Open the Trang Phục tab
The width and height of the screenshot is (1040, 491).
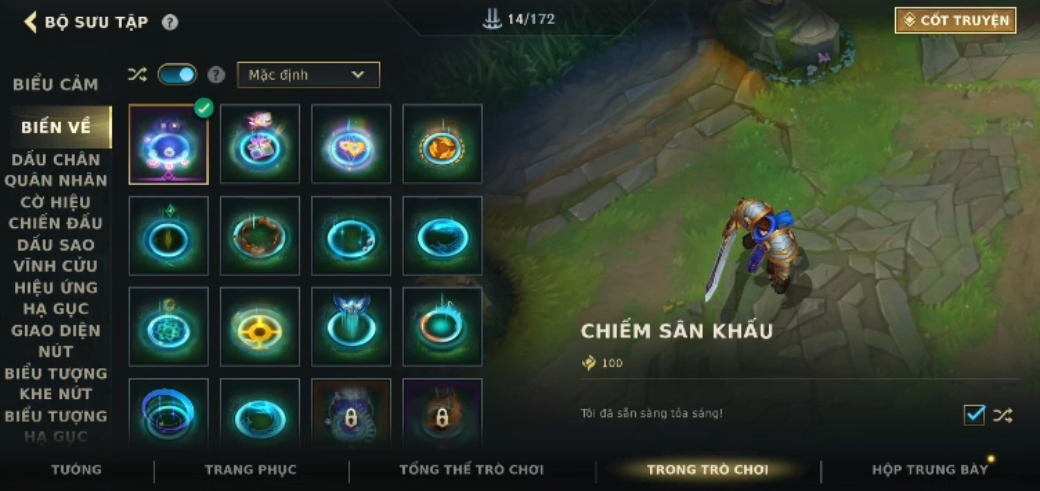tap(250, 470)
